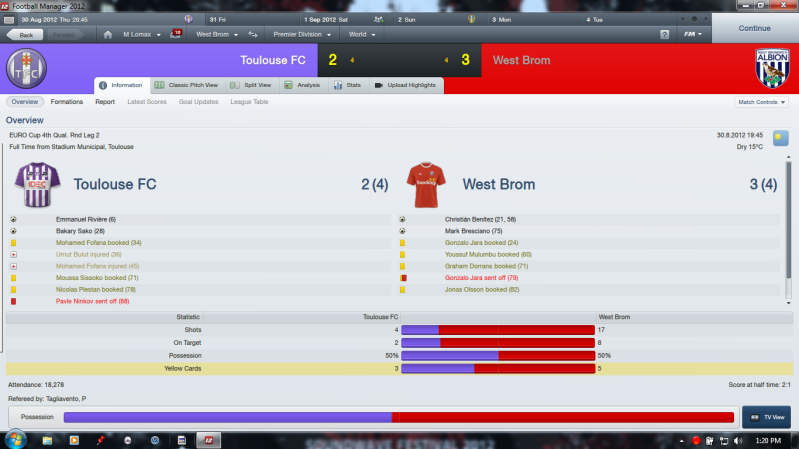Go back to the previous screen
The image size is (799, 449).
(25, 35)
